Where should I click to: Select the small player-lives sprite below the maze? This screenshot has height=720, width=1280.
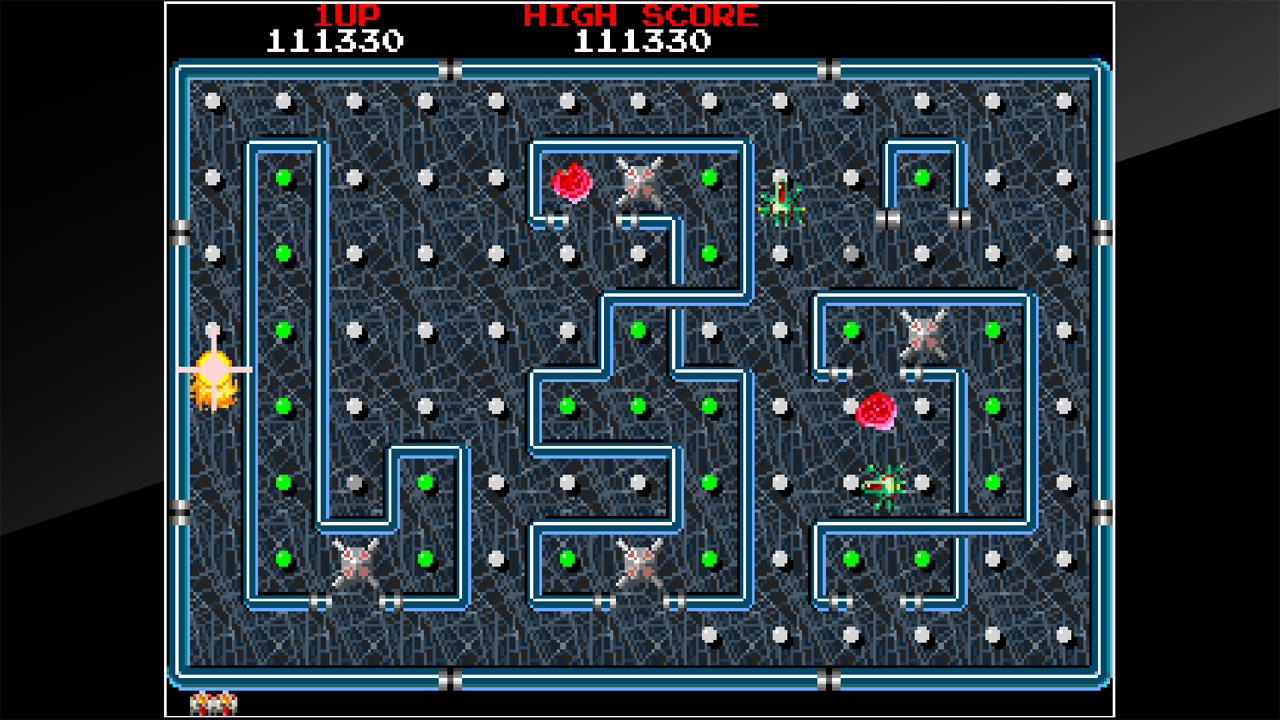[x=212, y=705]
